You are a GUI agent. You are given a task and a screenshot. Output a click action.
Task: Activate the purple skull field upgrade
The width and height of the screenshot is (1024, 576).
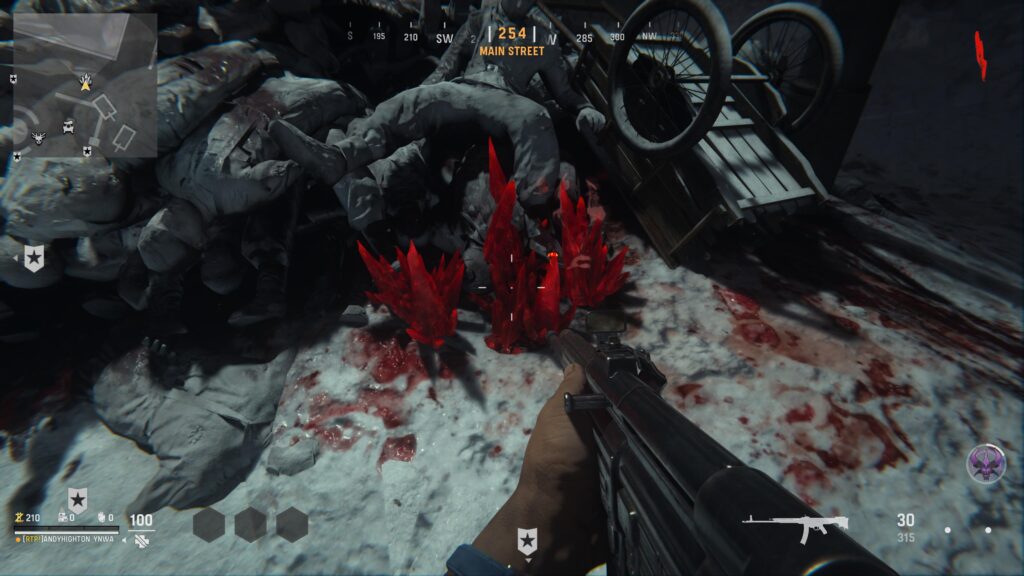(985, 463)
